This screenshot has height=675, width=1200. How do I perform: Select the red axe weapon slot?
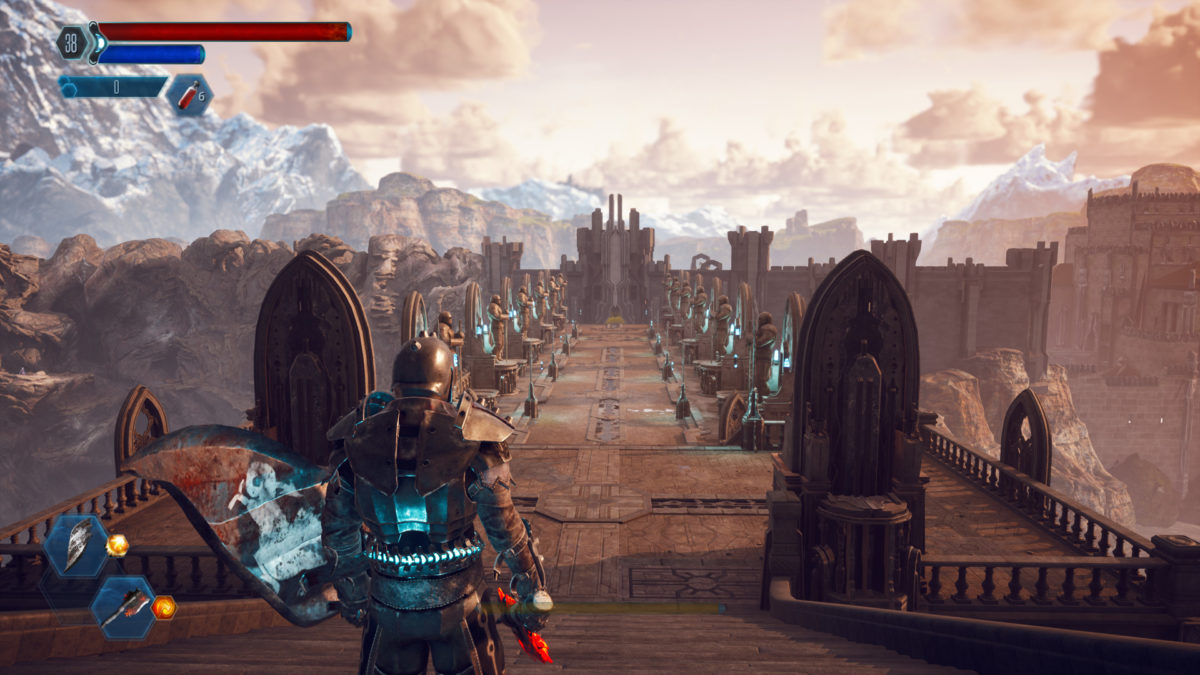pos(125,606)
